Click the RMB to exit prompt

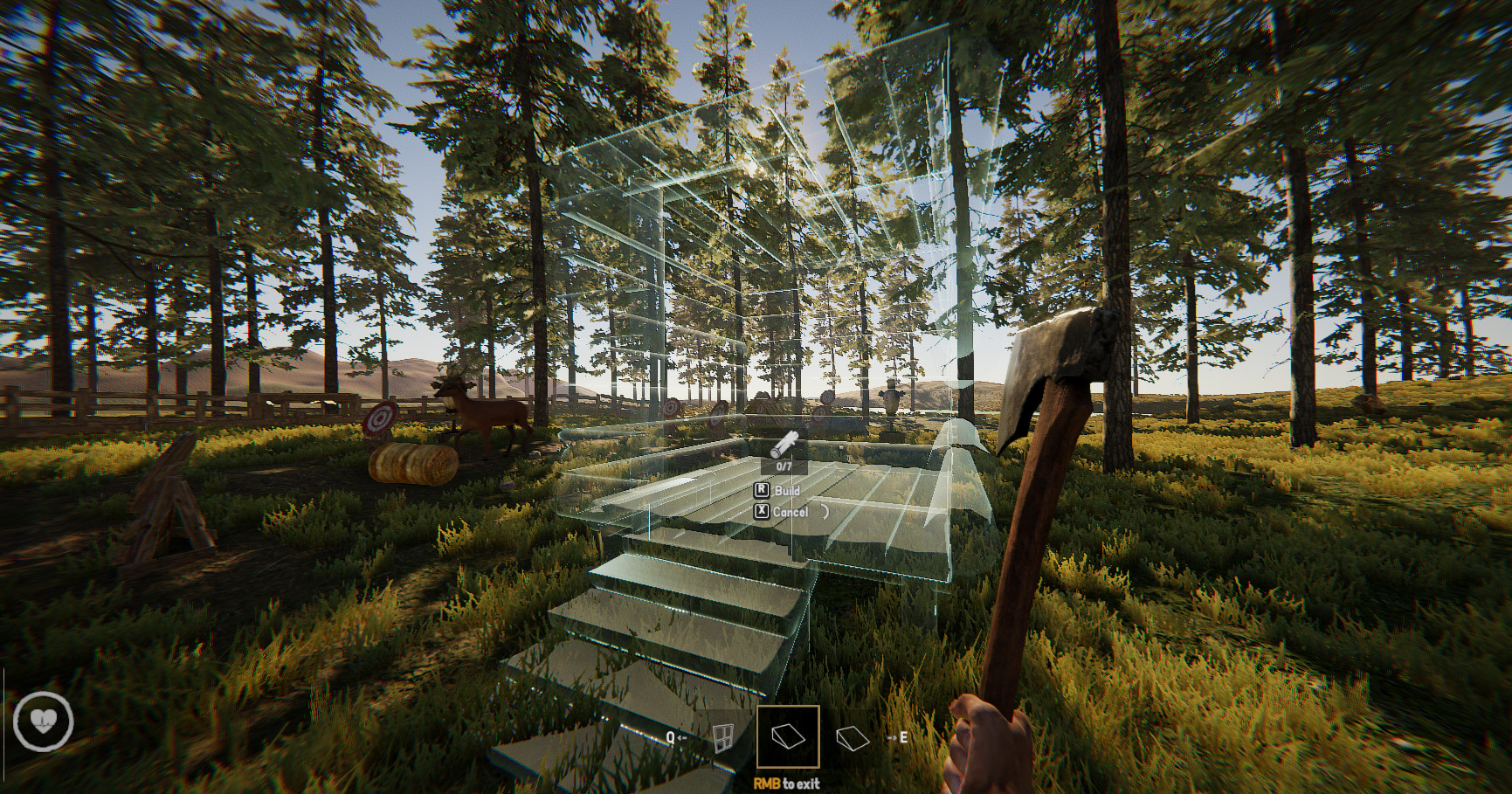click(x=785, y=784)
